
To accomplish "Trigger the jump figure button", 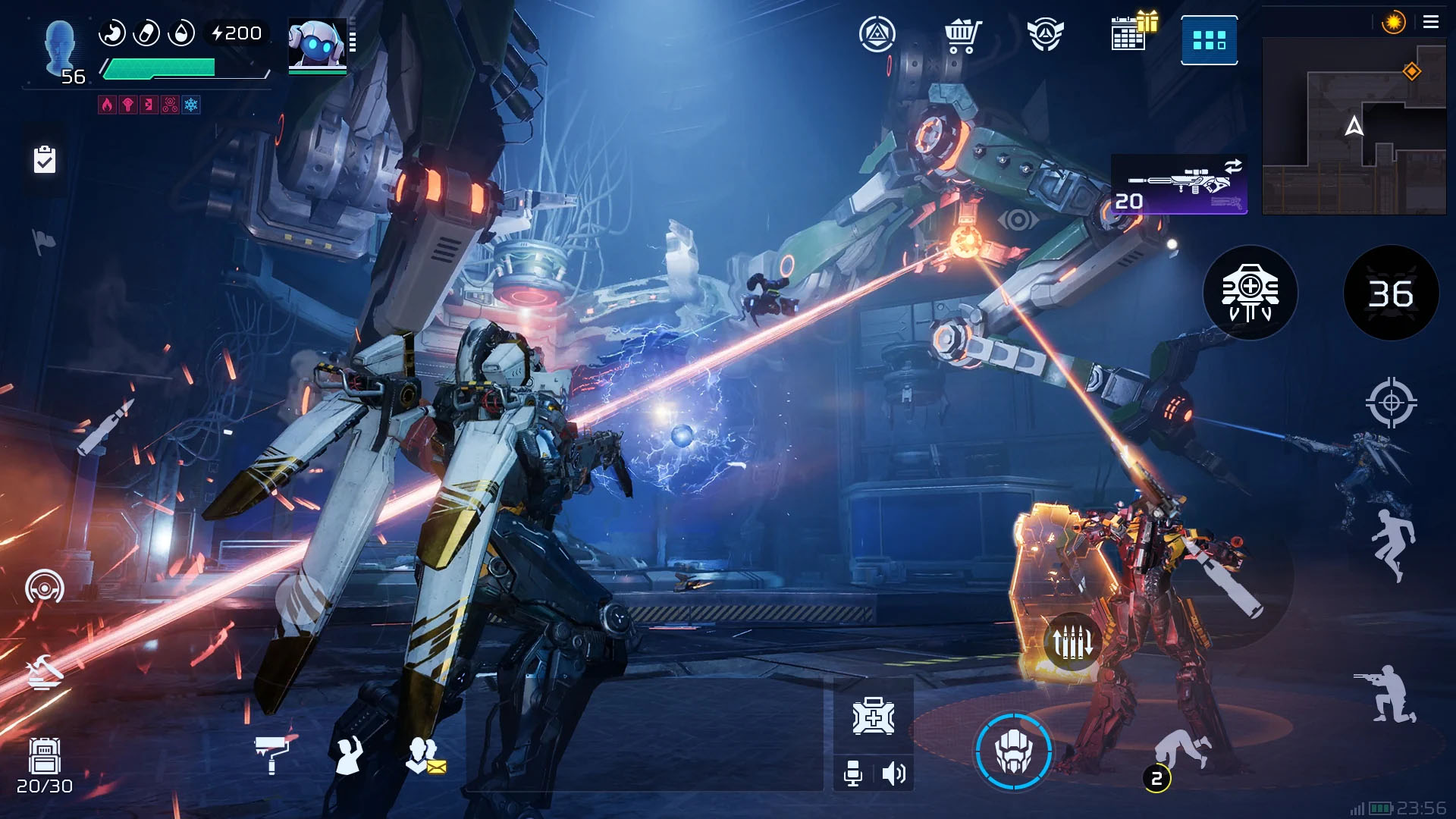I will coord(1393,544).
